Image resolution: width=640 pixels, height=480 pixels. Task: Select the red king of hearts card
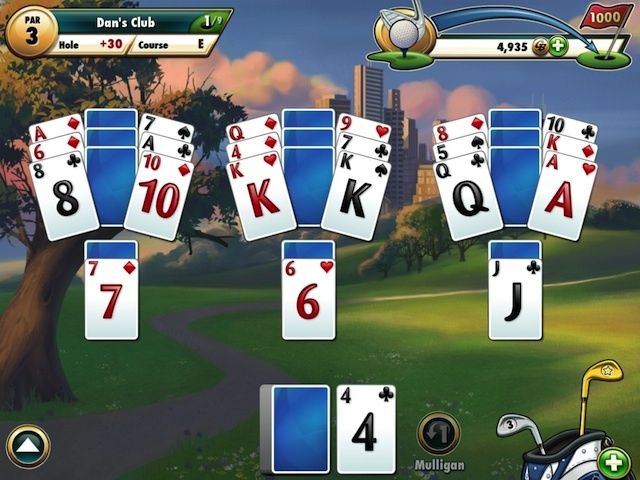pyautogui.click(x=264, y=200)
